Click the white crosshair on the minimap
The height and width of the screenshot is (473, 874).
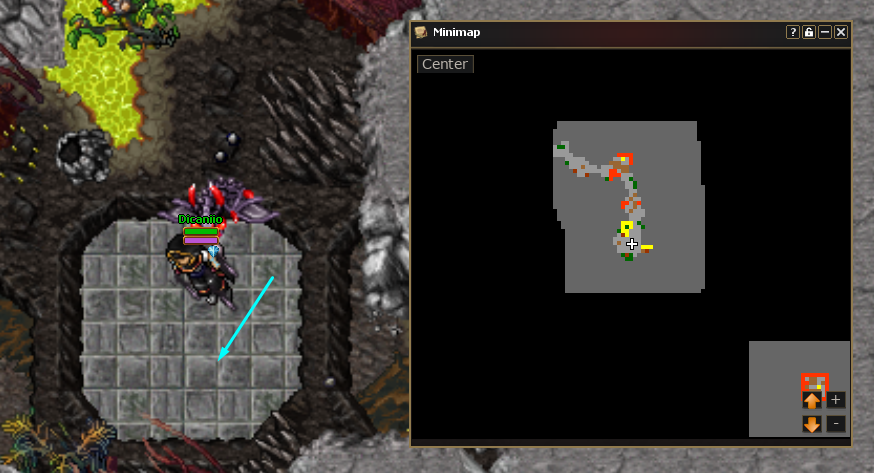tap(632, 244)
